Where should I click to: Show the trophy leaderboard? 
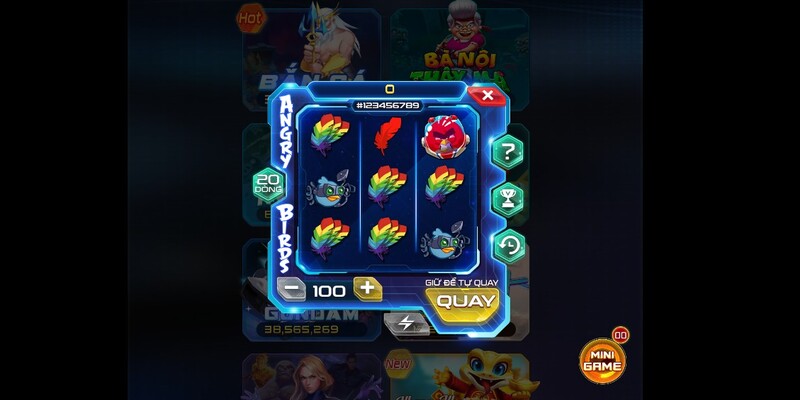[509, 199]
